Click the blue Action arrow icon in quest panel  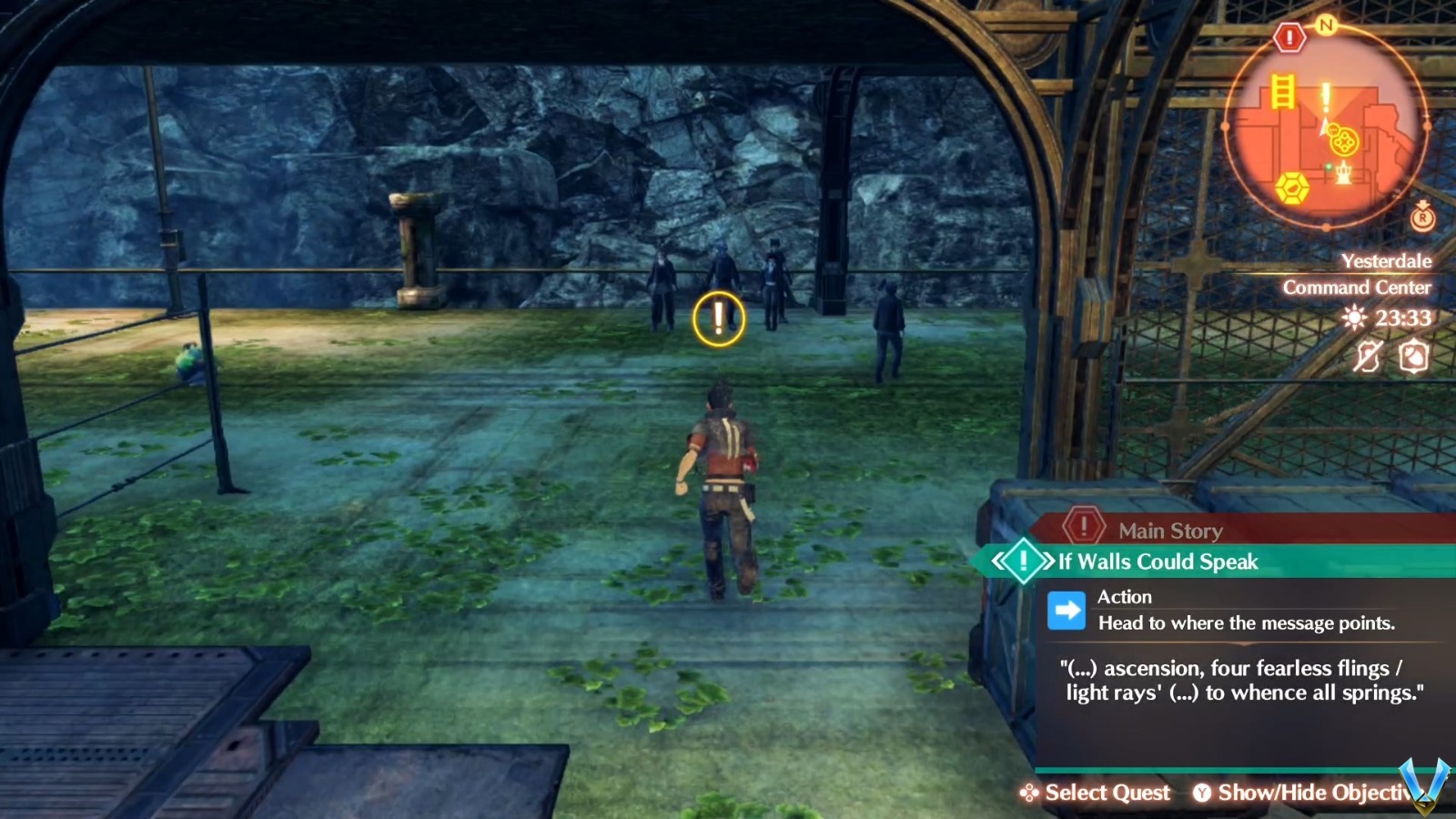[1067, 610]
